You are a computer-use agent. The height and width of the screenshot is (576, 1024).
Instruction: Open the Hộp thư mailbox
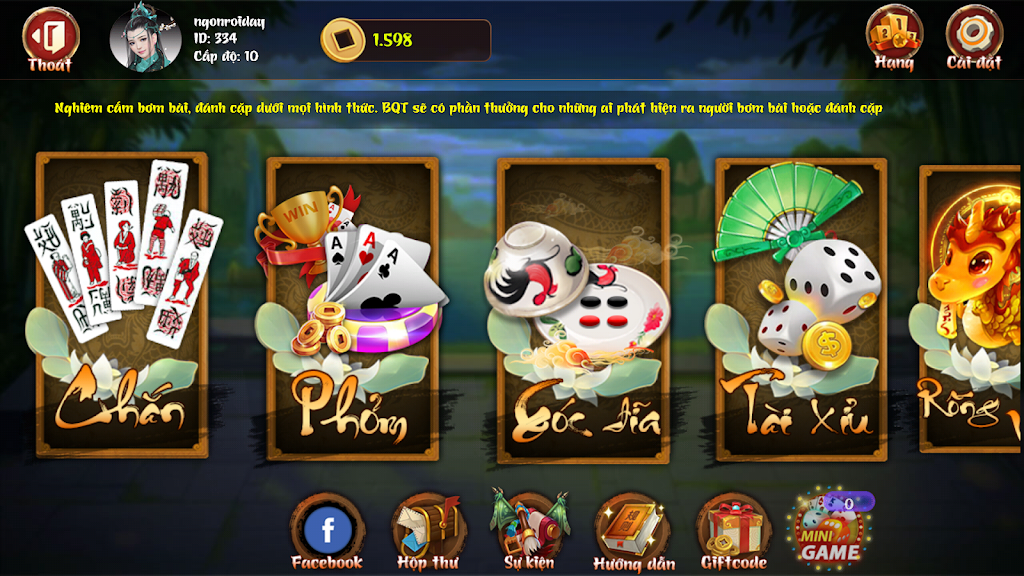(x=427, y=531)
